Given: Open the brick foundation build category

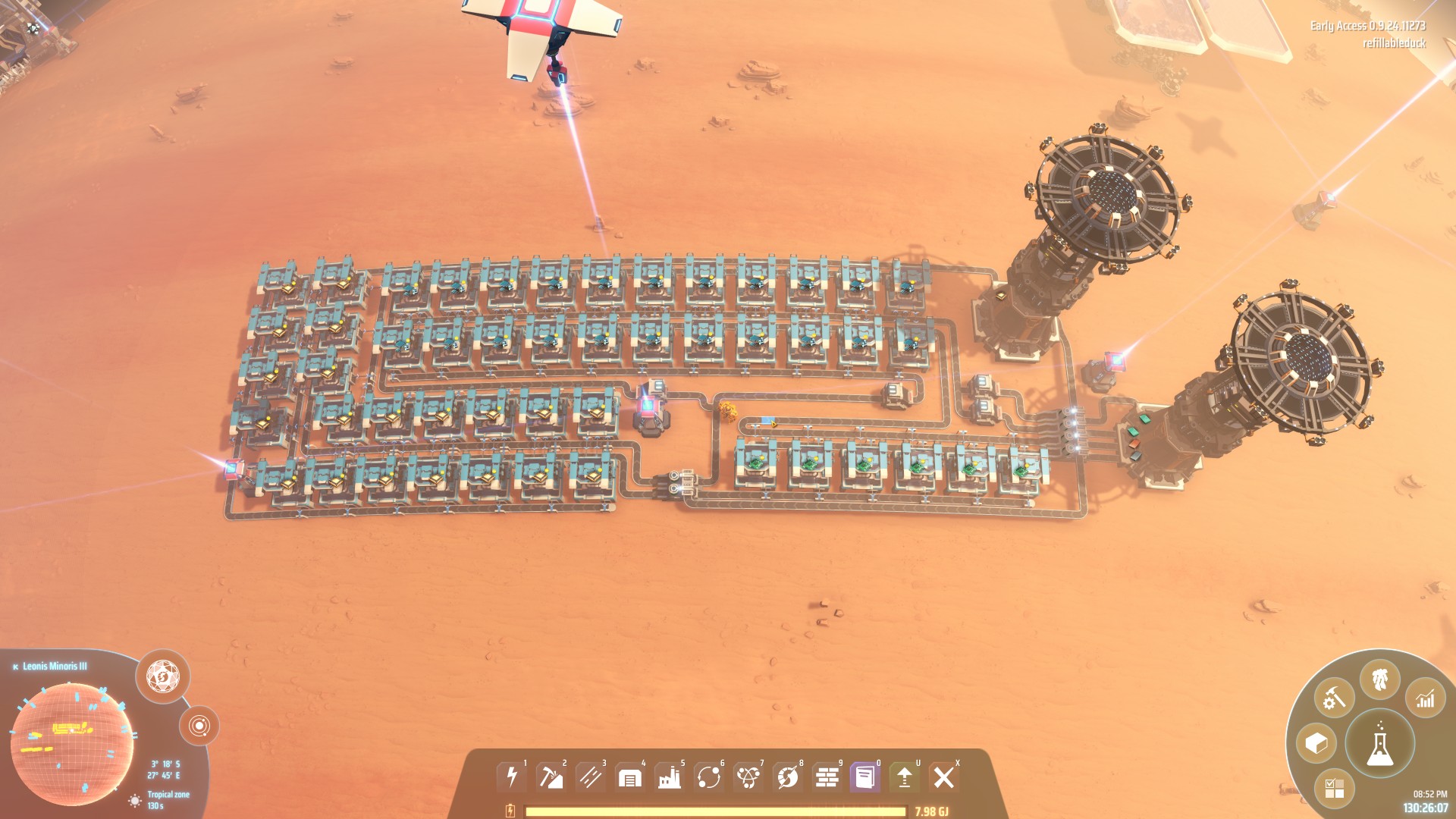Looking at the screenshot, I should pos(827,777).
